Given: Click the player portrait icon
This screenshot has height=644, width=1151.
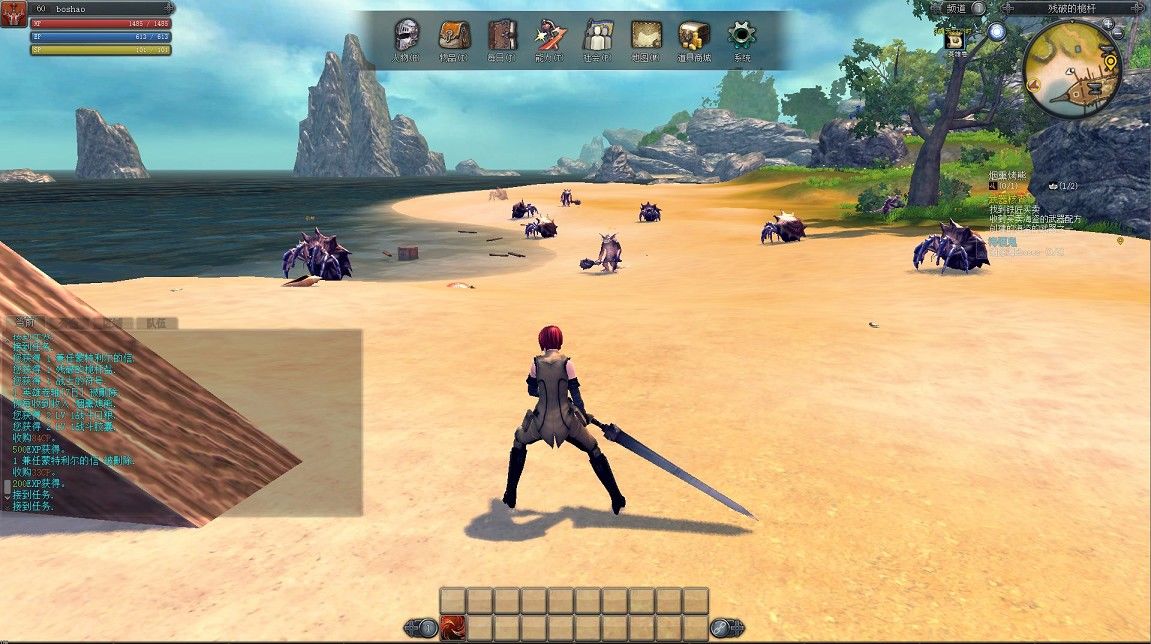Looking at the screenshot, I should pyautogui.click(x=13, y=12).
